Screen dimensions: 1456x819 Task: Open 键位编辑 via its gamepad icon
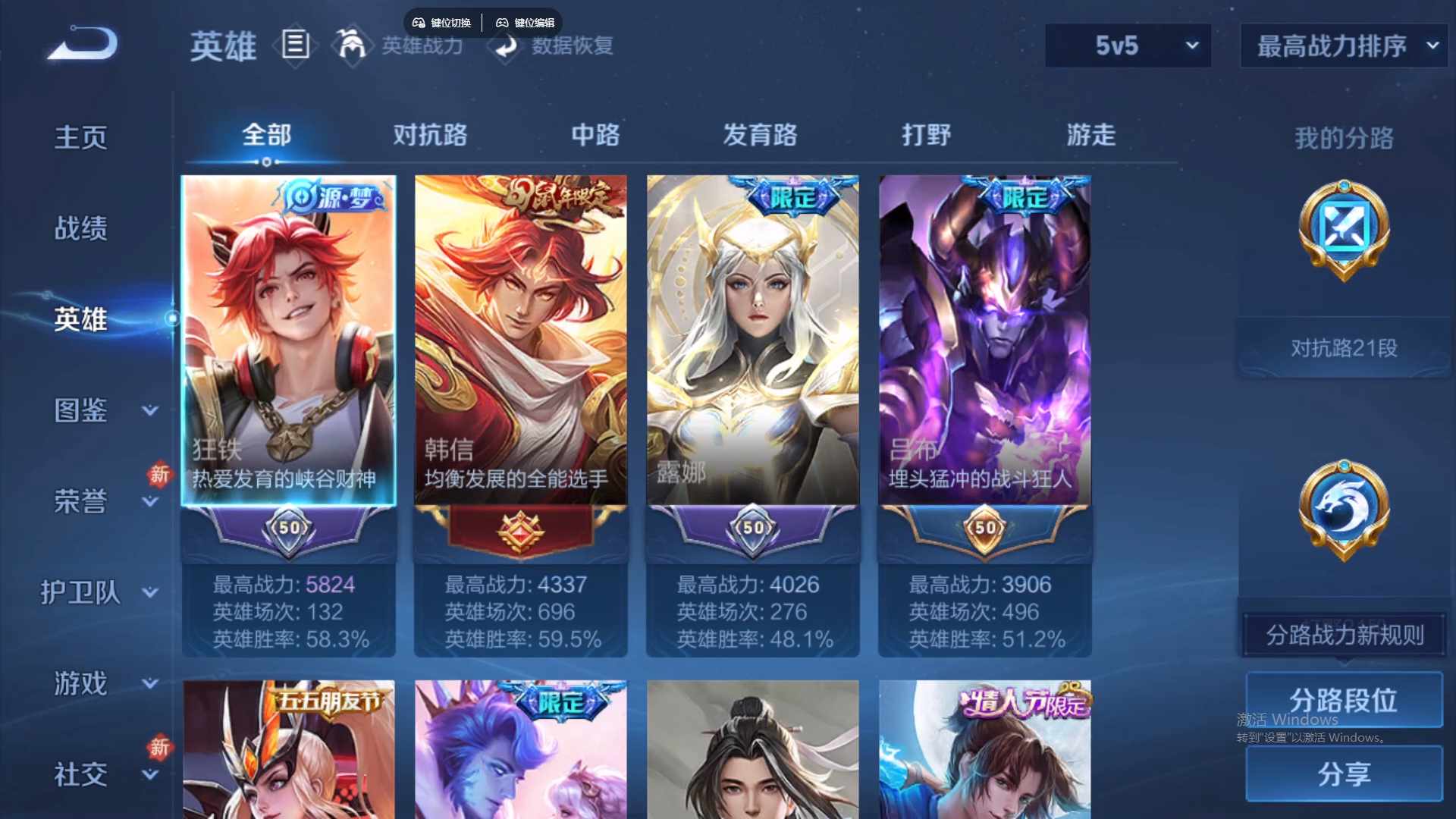[x=503, y=22]
